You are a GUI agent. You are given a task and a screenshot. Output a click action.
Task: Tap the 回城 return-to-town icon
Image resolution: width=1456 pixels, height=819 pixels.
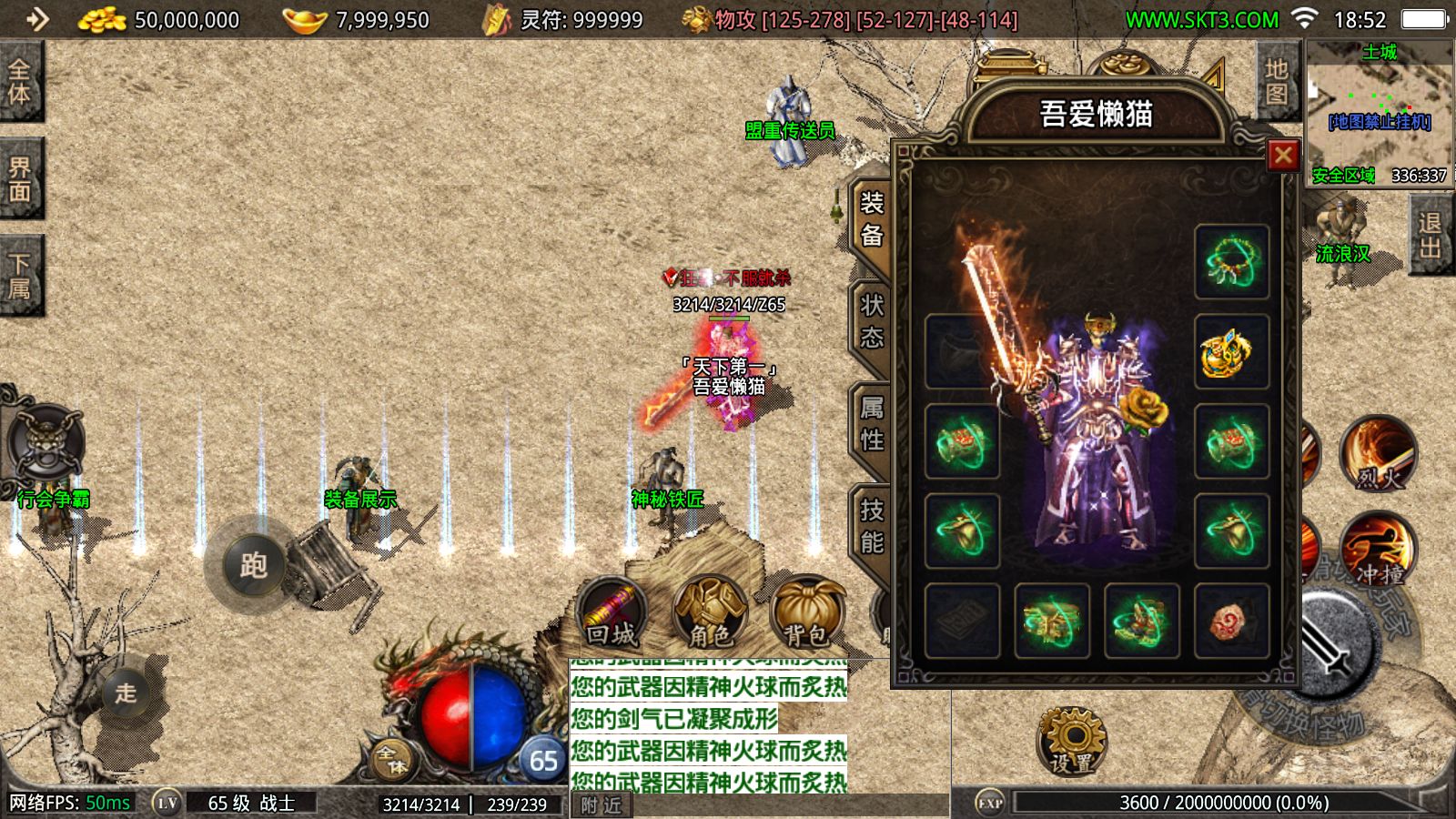(612, 612)
